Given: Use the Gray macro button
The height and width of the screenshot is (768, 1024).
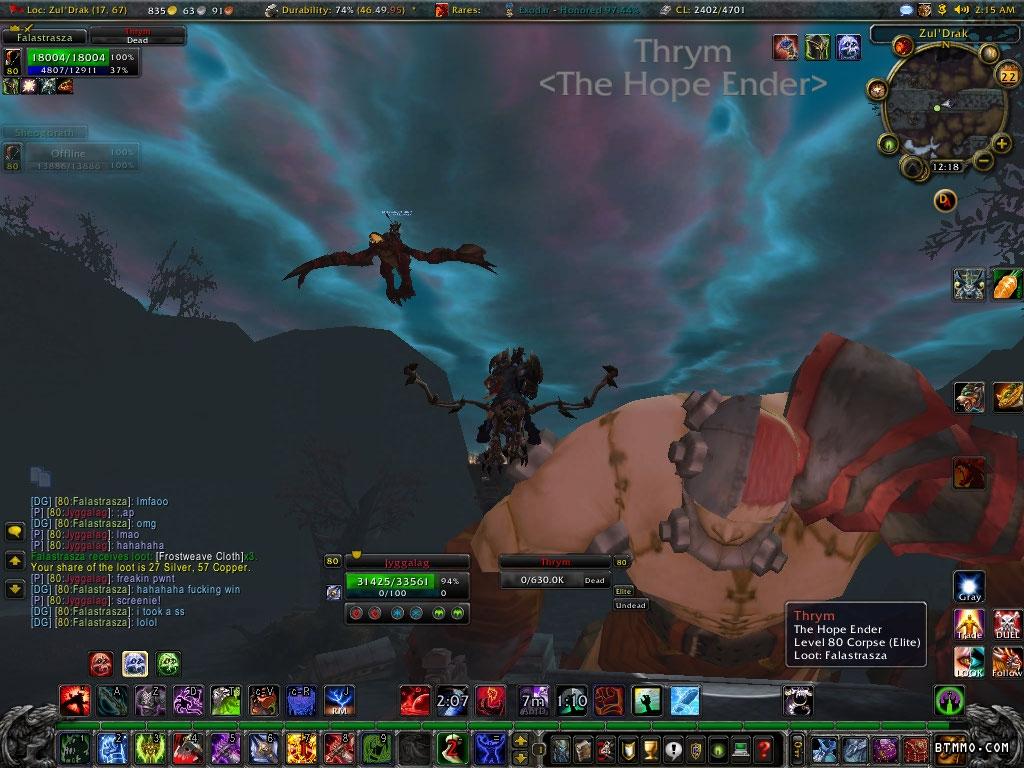Looking at the screenshot, I should 969,587.
